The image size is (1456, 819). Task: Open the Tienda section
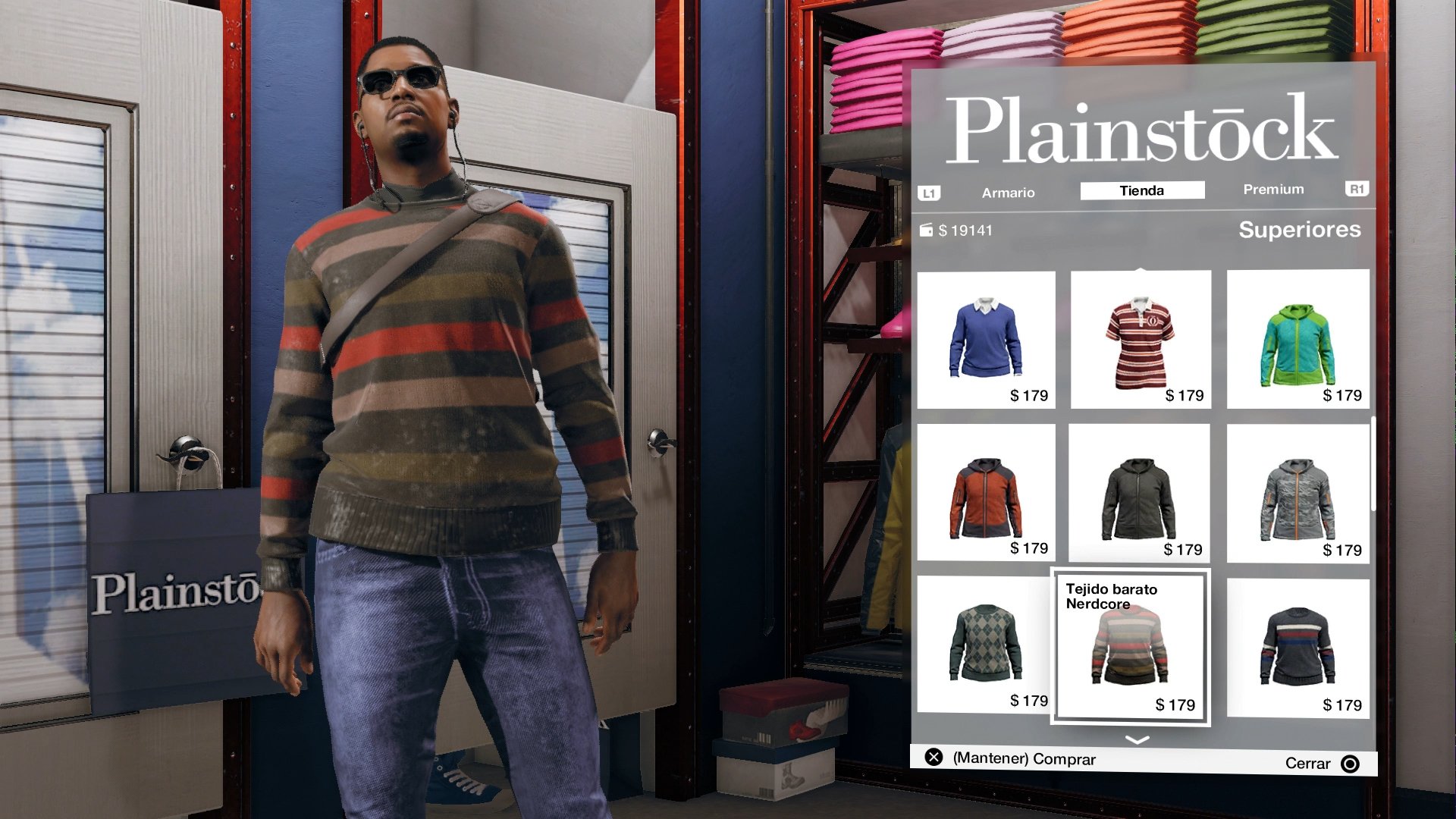pyautogui.click(x=1141, y=190)
